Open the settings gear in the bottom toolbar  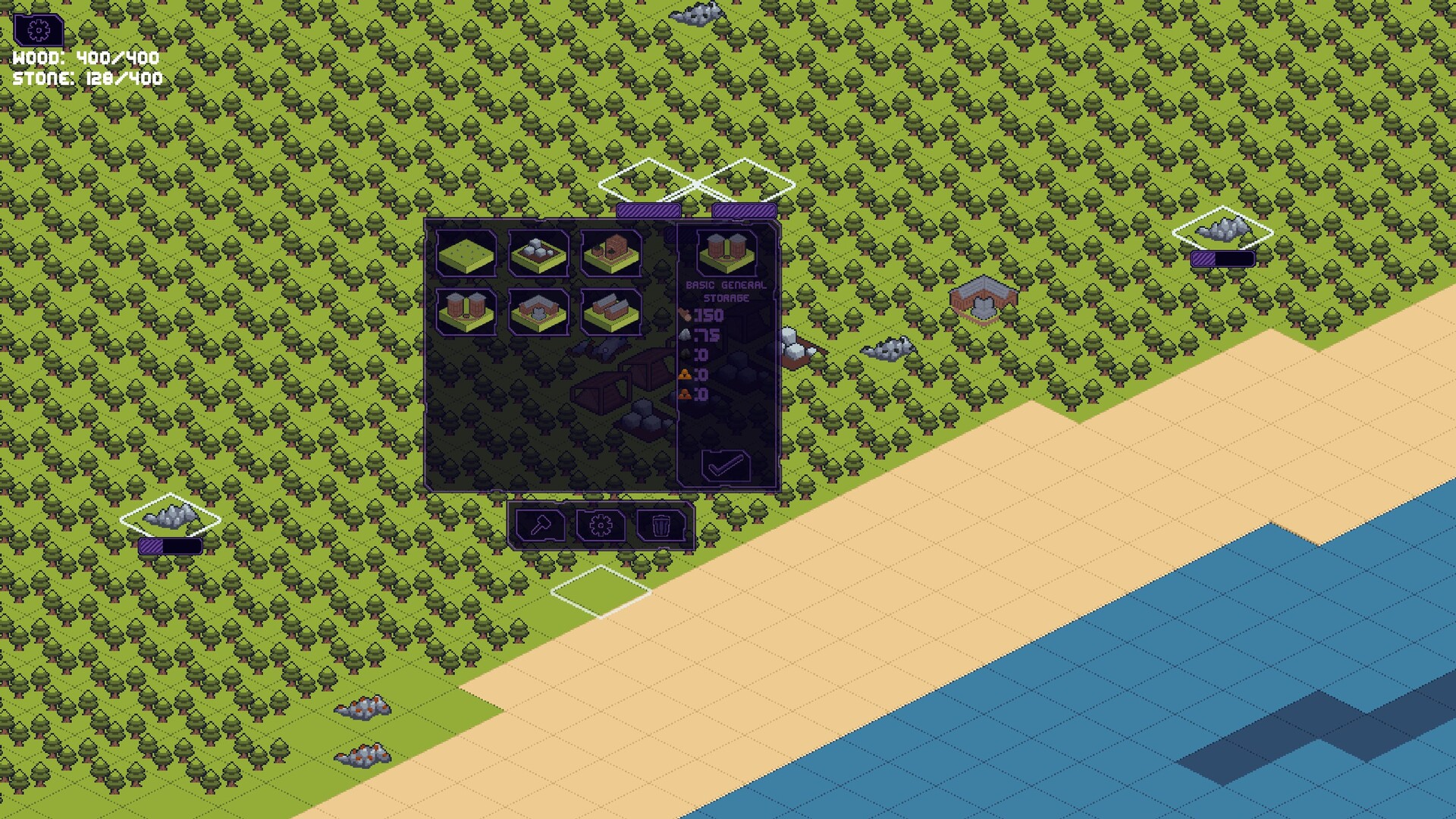tap(601, 525)
